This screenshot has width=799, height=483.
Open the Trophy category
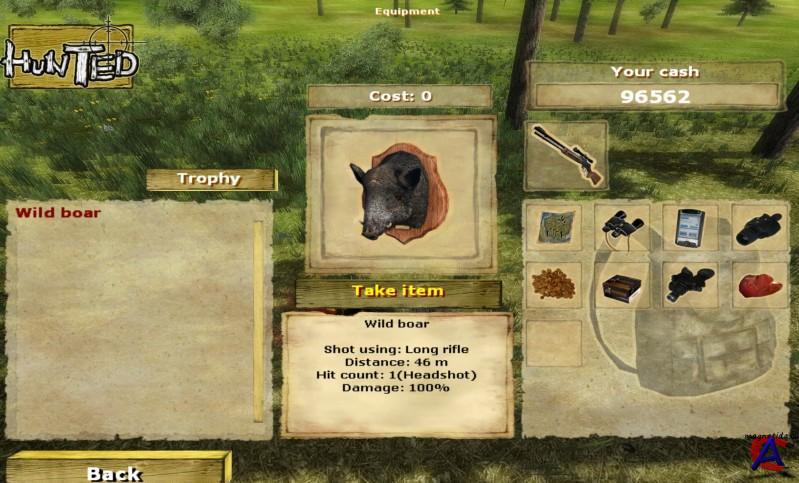(x=210, y=179)
